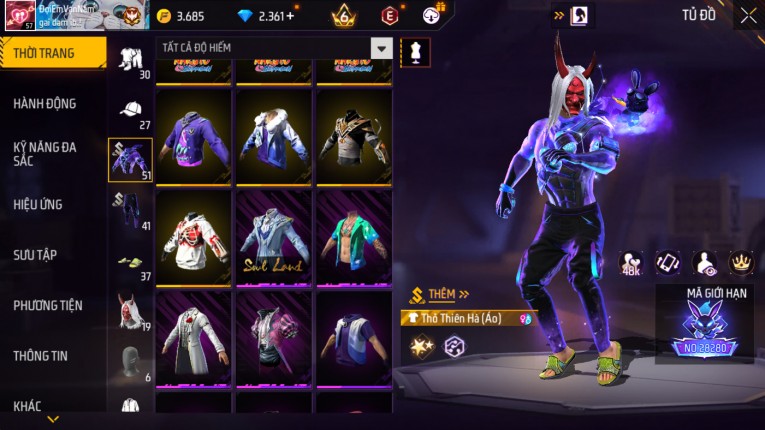Go to the Hiệu Ứng tab
This screenshot has width=765, height=430.
38,204
